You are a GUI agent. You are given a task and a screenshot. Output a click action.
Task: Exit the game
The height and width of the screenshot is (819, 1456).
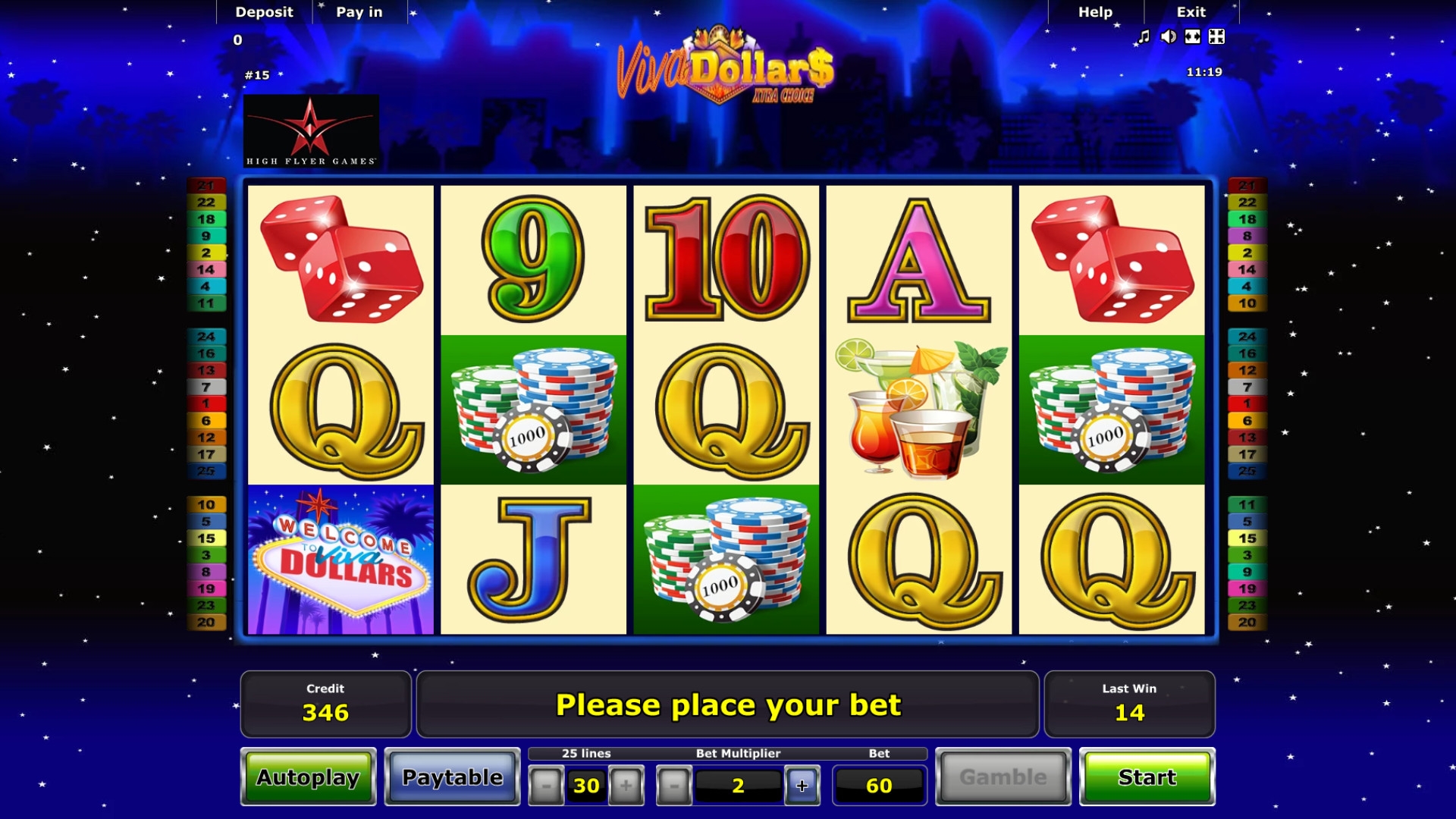point(1191,12)
